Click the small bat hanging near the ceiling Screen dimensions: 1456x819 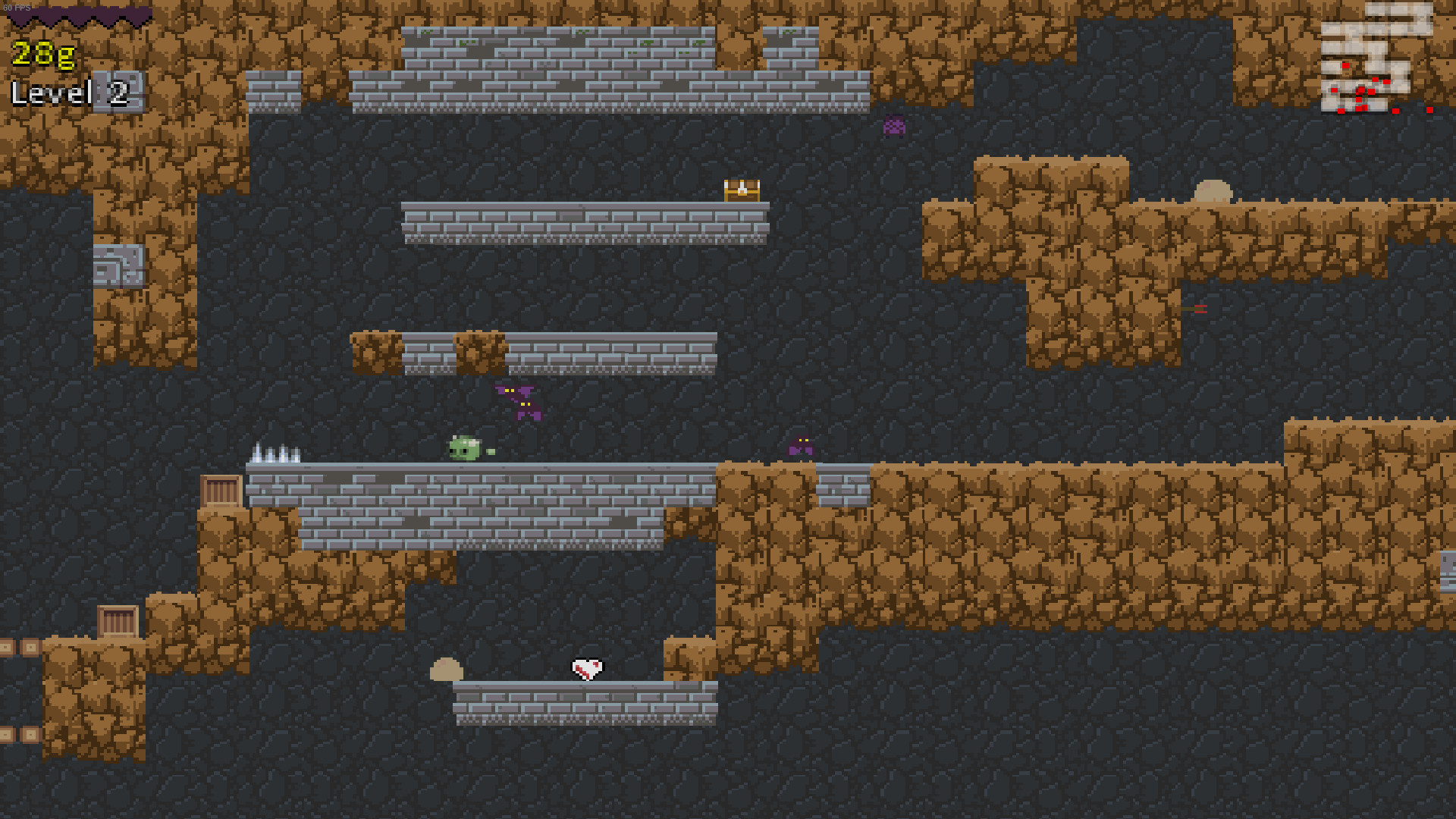pos(895,125)
